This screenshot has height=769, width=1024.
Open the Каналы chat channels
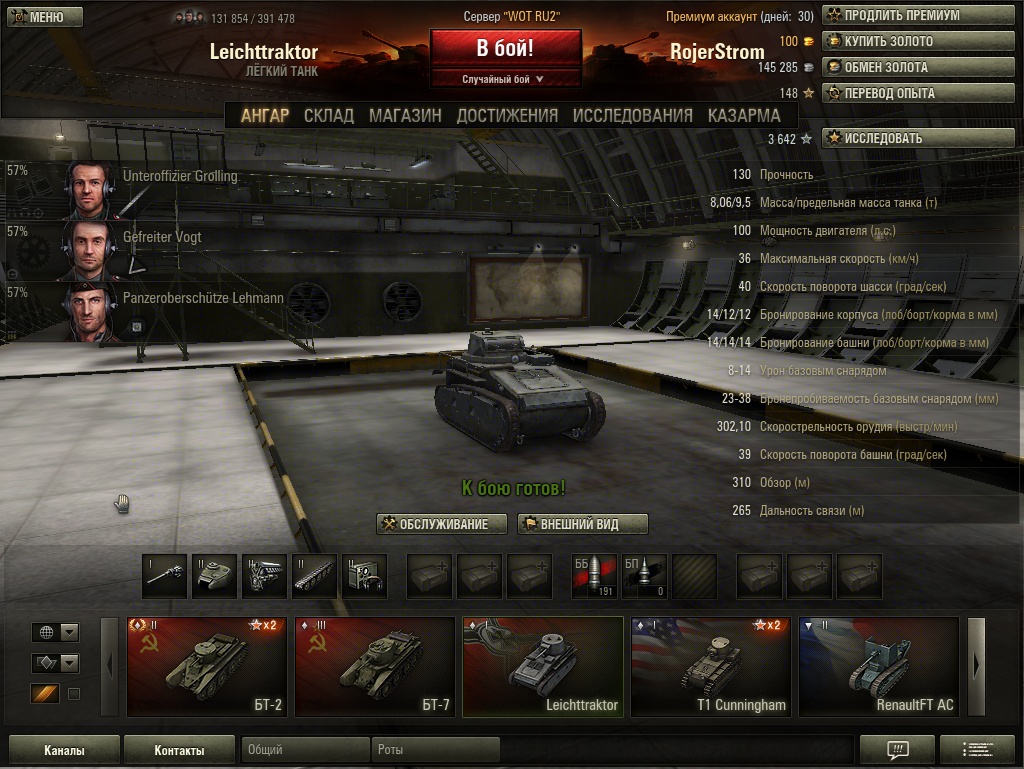[x=64, y=750]
